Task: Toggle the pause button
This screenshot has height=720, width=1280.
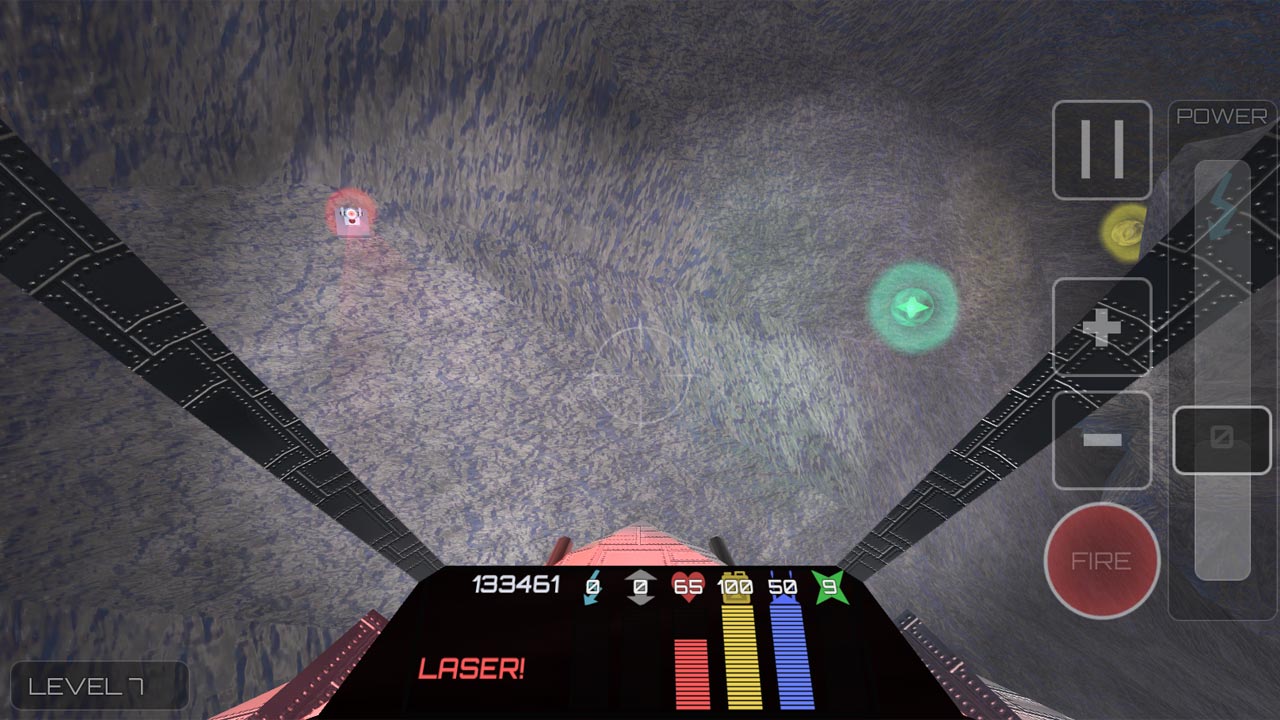Action: [x=1101, y=148]
